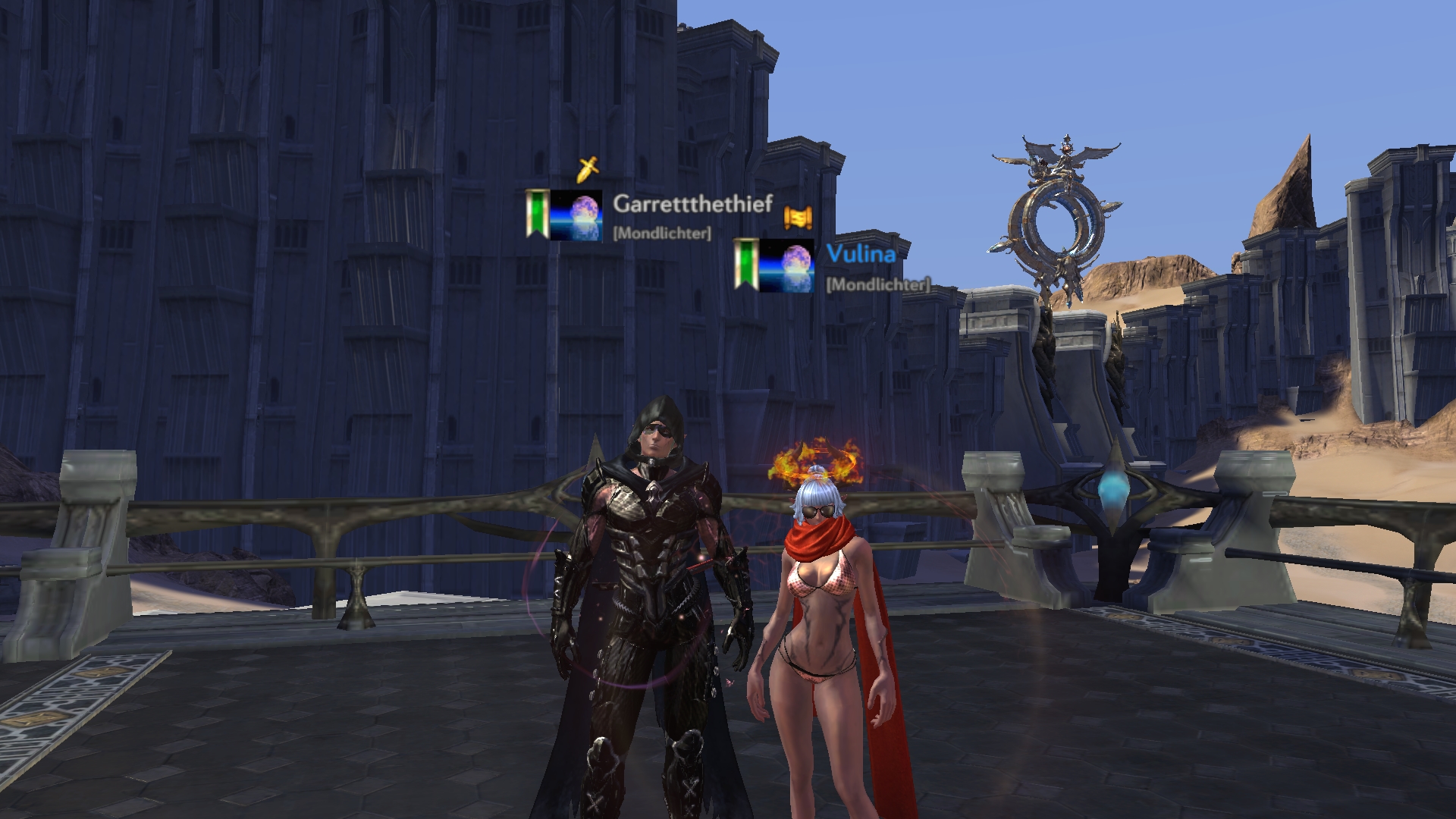1456x819 pixels.
Task: Select the Vulina player nameplate
Action: pos(861,254)
